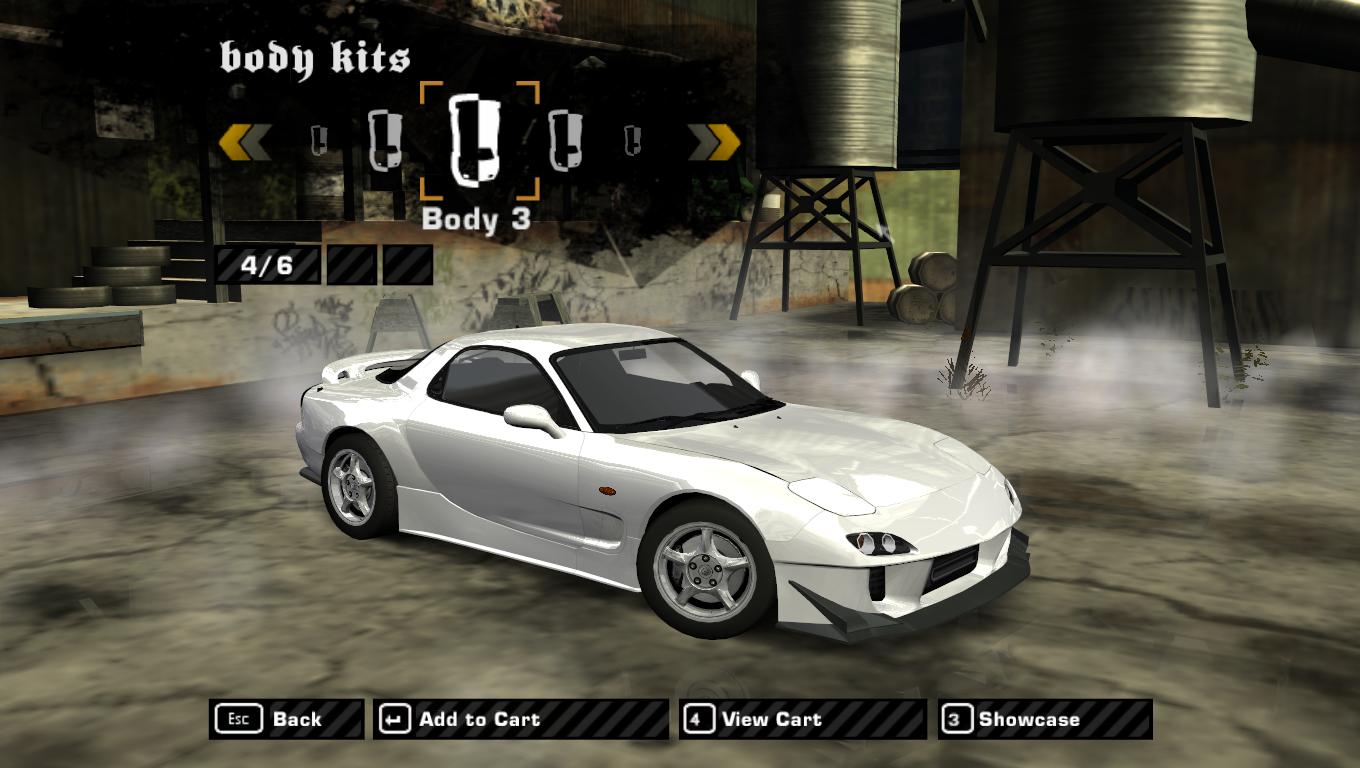Click the right yellow arrow for next kit
This screenshot has height=768, width=1360.
coord(714,142)
